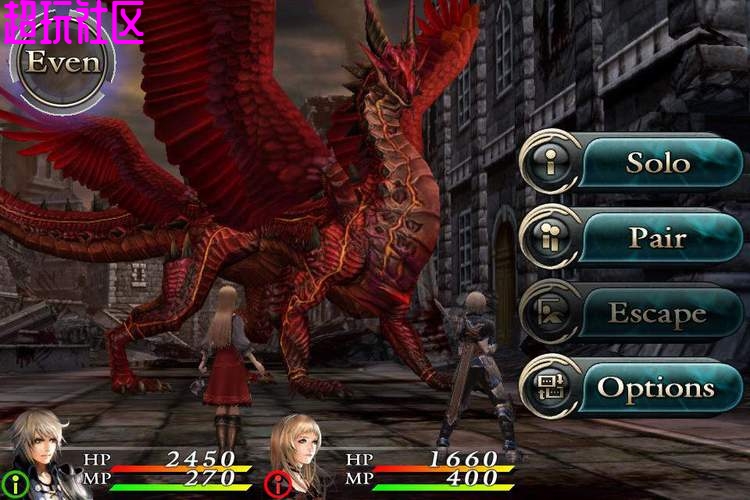This screenshot has width=750, height=500.
Task: Select the blonde heroine portrait
Action: tap(300, 455)
